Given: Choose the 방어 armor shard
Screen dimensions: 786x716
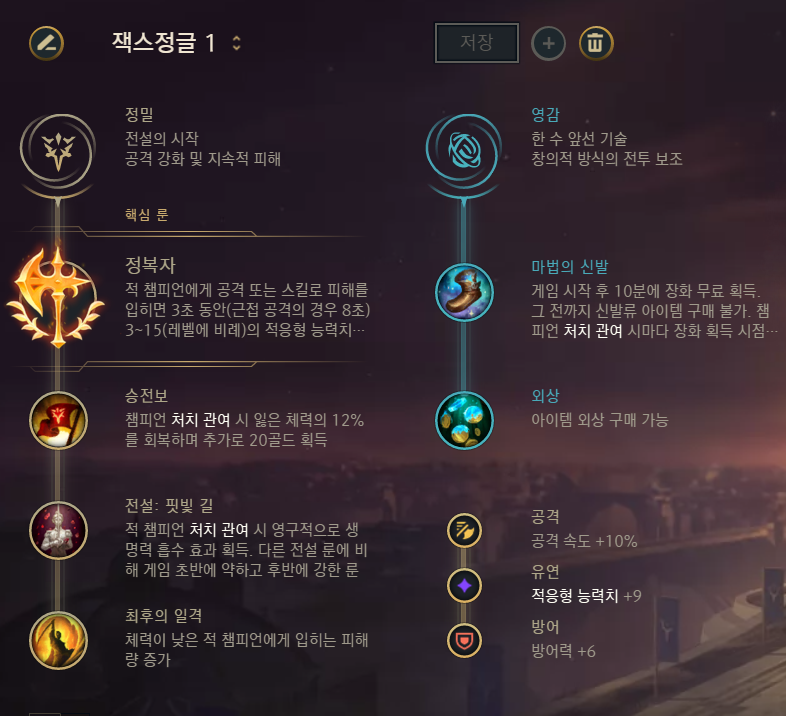Looking at the screenshot, I should 464,640.
